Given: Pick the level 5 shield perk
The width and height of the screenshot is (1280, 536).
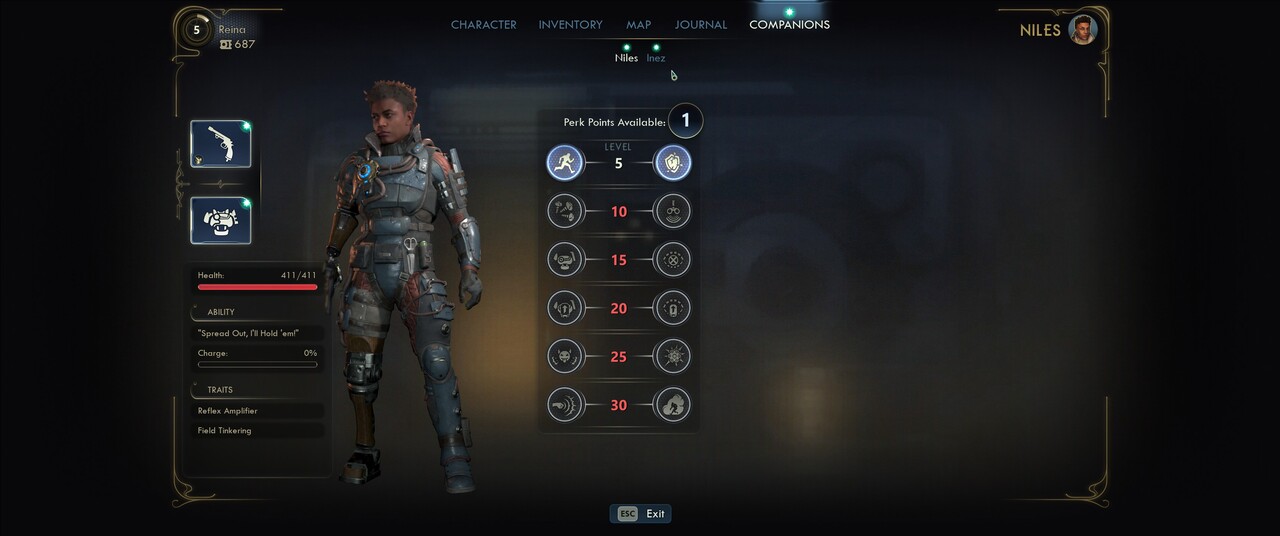Looking at the screenshot, I should pos(673,163).
